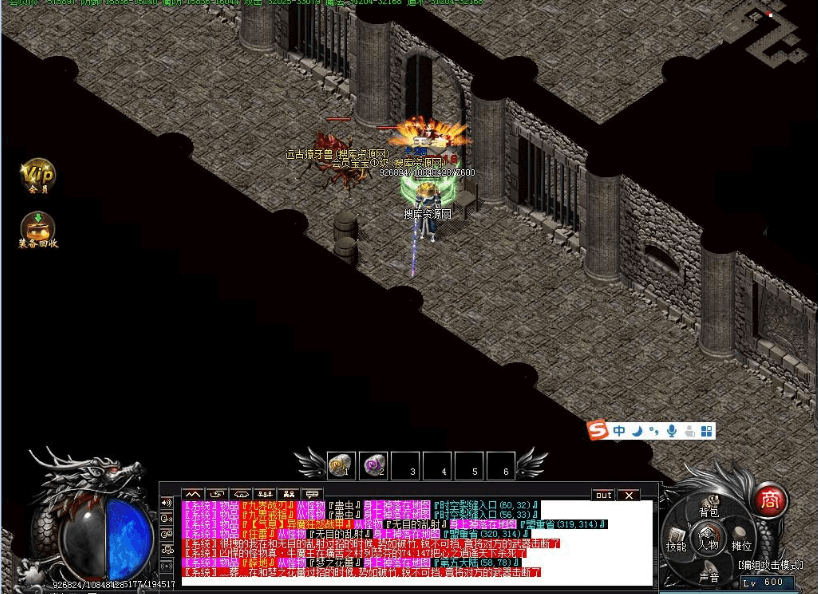Viewport: 818px width, 594px height.
Task: Open the 装备回收 equipment recycle icon
Action: [x=37, y=229]
